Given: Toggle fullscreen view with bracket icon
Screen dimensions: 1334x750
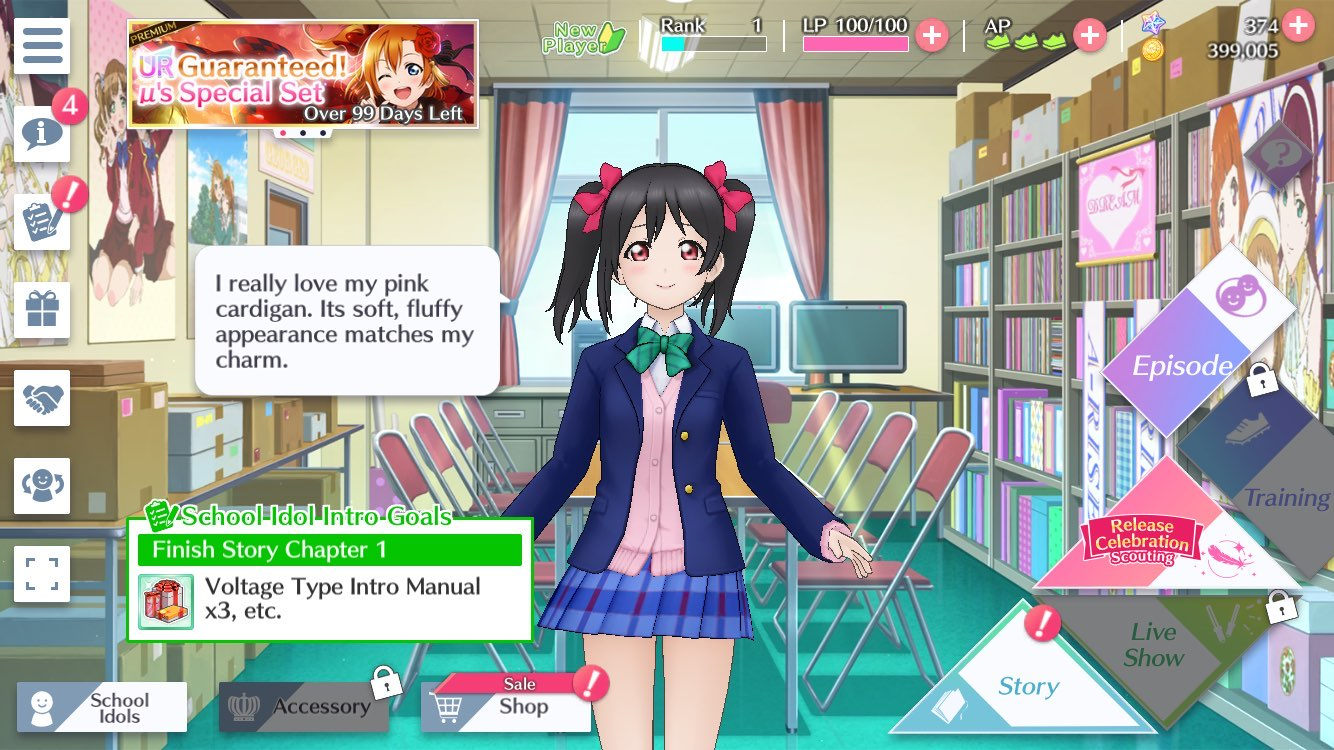Looking at the screenshot, I should point(41,574).
